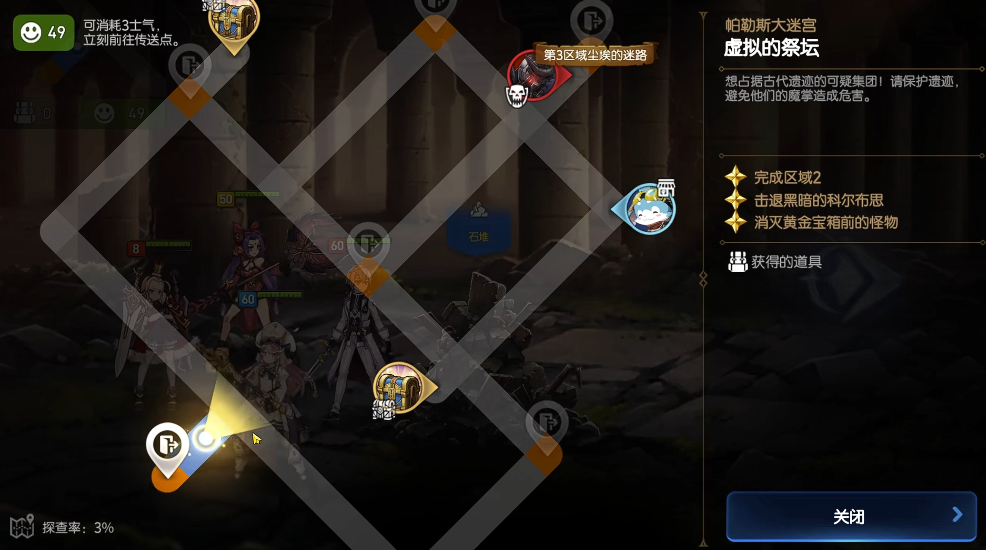Select the cat merchant shop marker

[650, 208]
